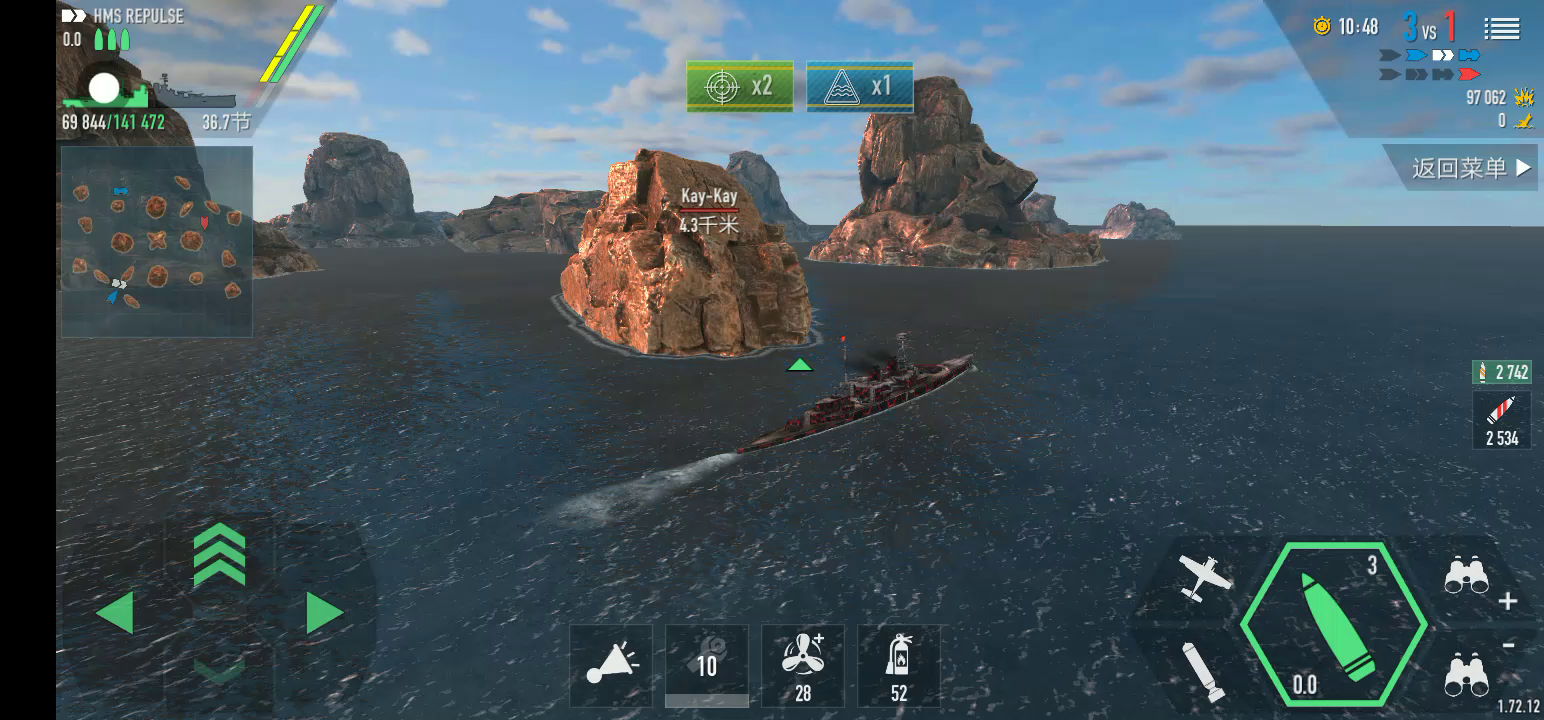Open the minimap
This screenshot has height=720, width=1544.
pos(157,241)
